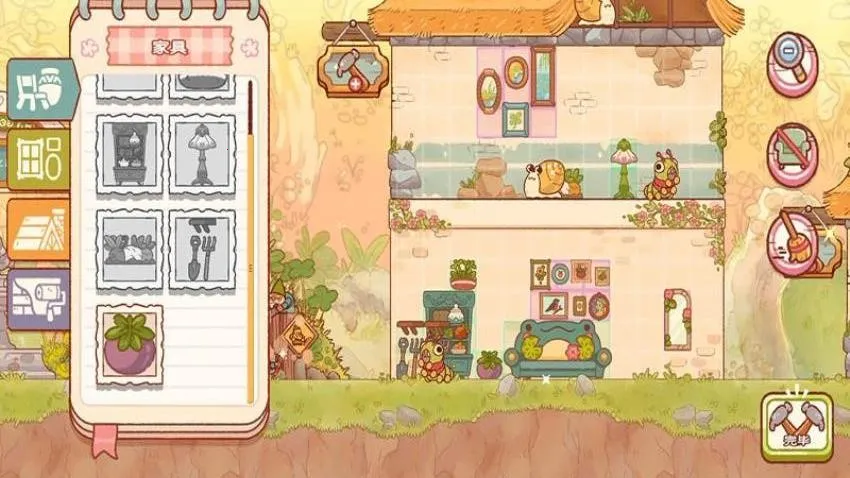Switch to the windows and doors tab
Image resolution: width=850 pixels, height=478 pixels.
(x=40, y=158)
